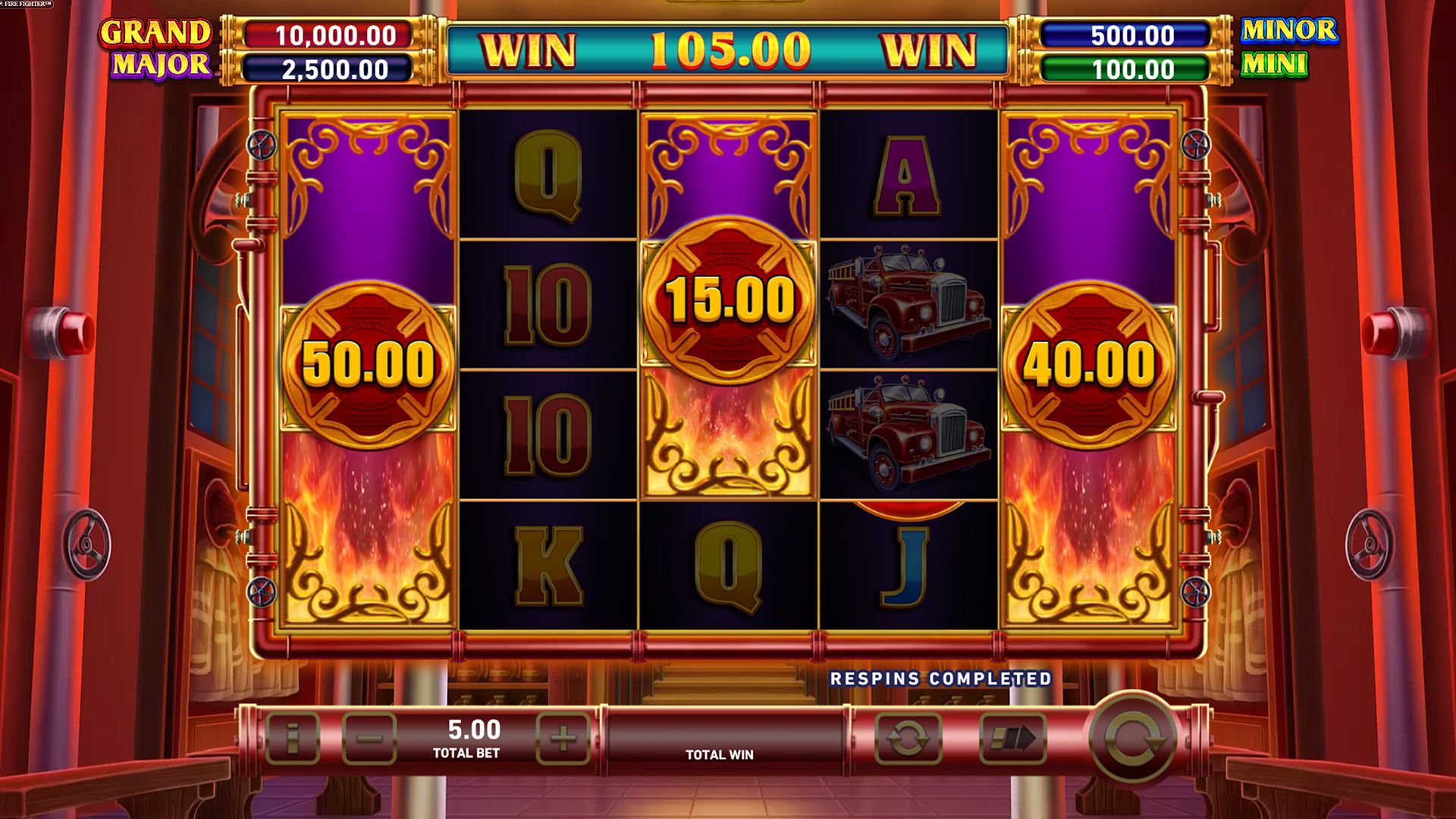1456x819 pixels.
Task: Hit the large round spin button
Action: click(1132, 738)
